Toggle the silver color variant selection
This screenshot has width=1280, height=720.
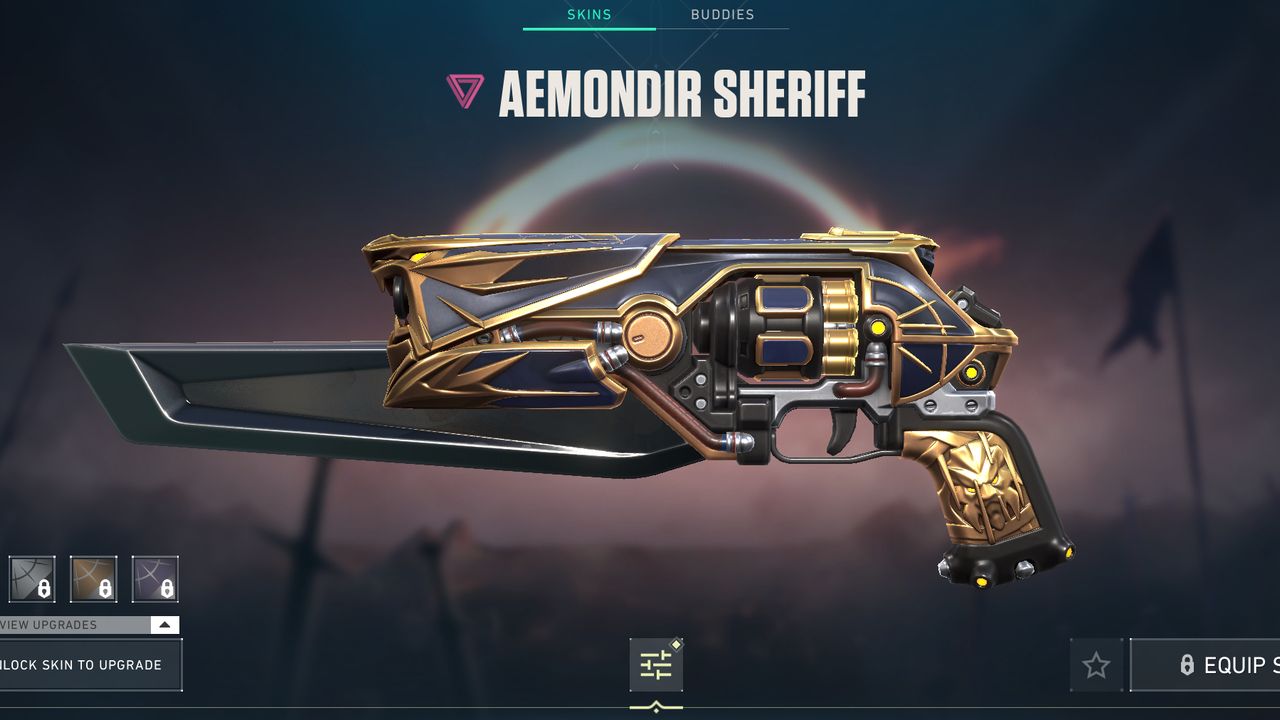pos(32,578)
